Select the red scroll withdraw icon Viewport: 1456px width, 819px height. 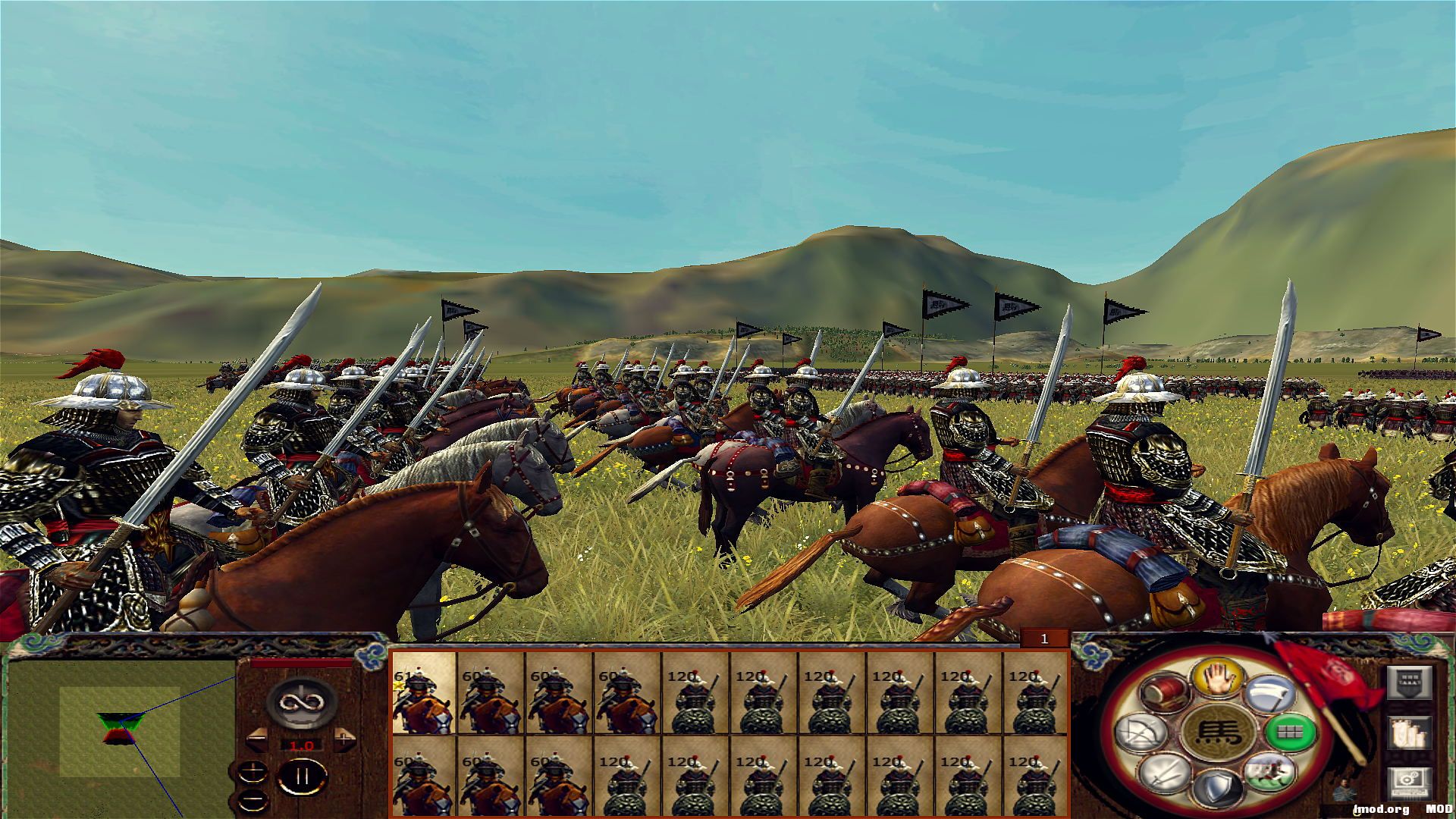click(x=1166, y=693)
